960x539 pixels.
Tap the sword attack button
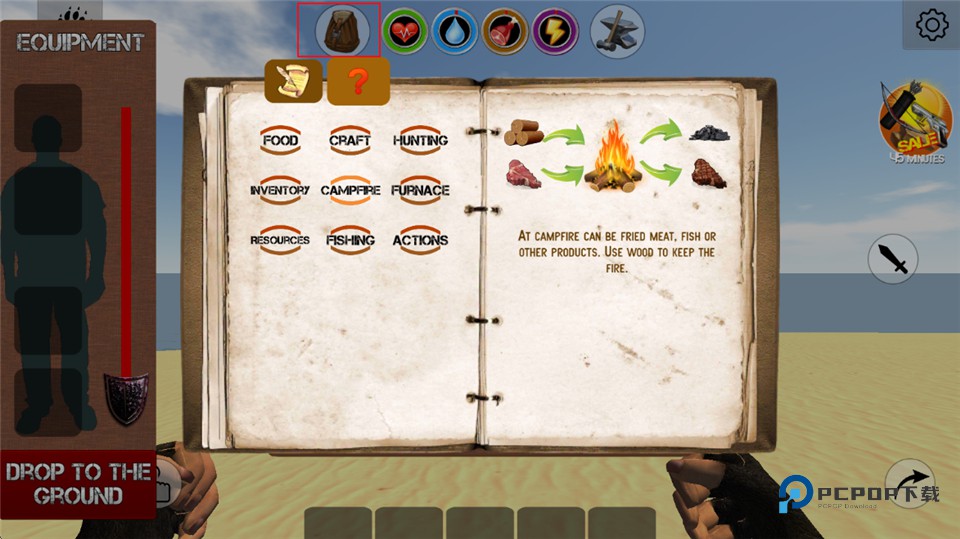click(892, 260)
